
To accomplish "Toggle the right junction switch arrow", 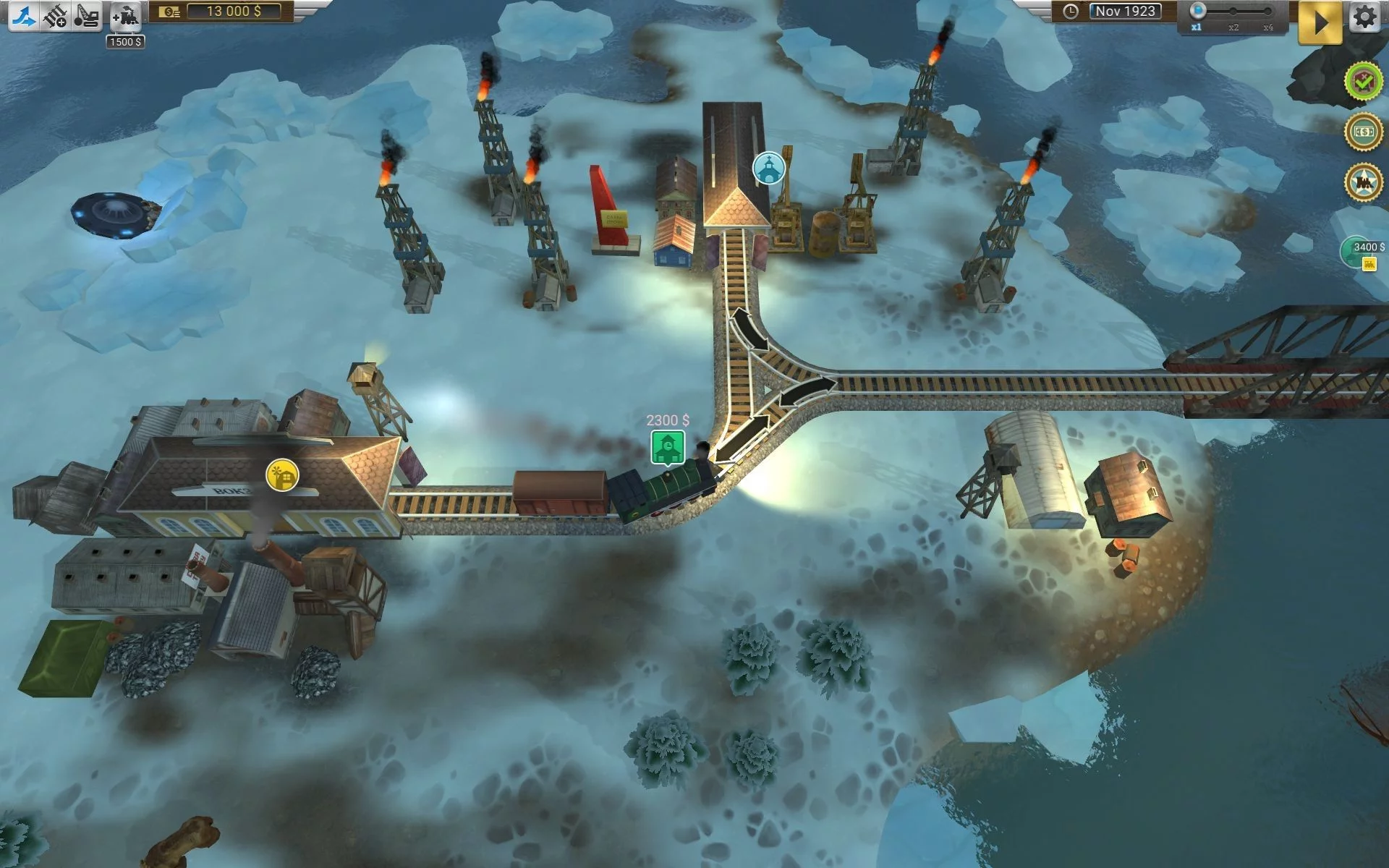I will pyautogui.click(x=805, y=390).
